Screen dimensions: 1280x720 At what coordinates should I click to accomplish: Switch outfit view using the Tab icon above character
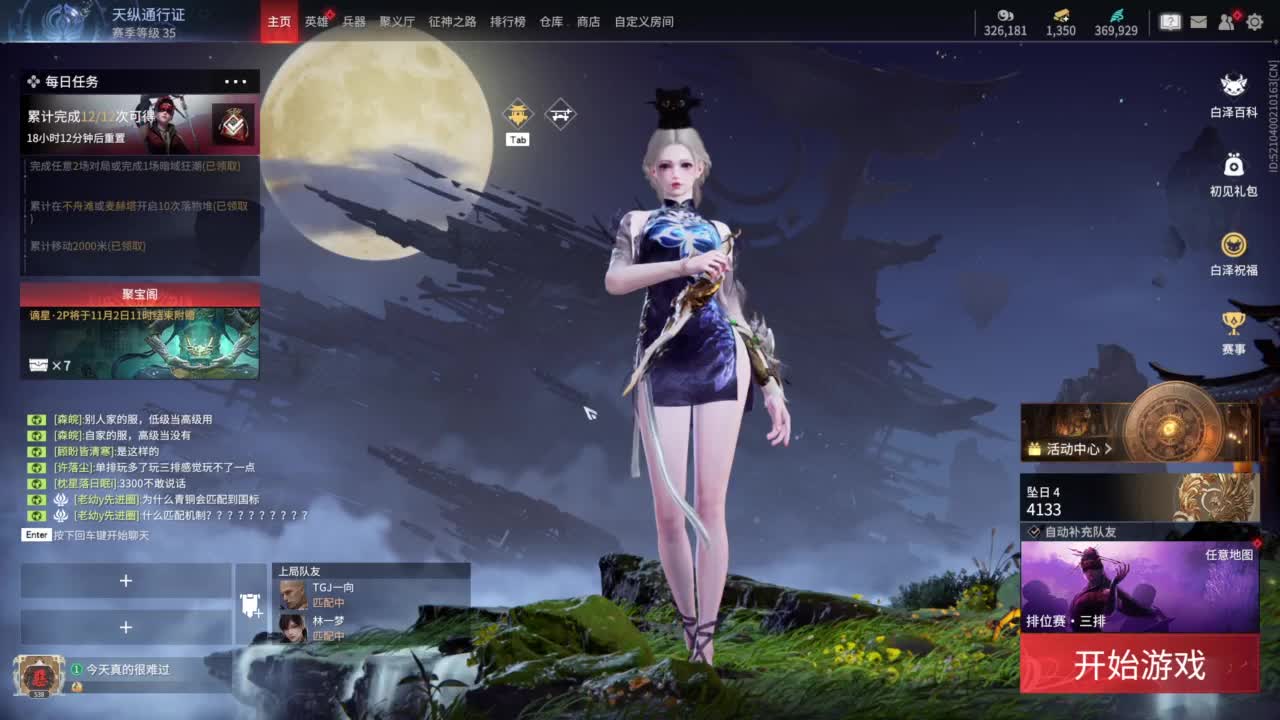[x=518, y=113]
